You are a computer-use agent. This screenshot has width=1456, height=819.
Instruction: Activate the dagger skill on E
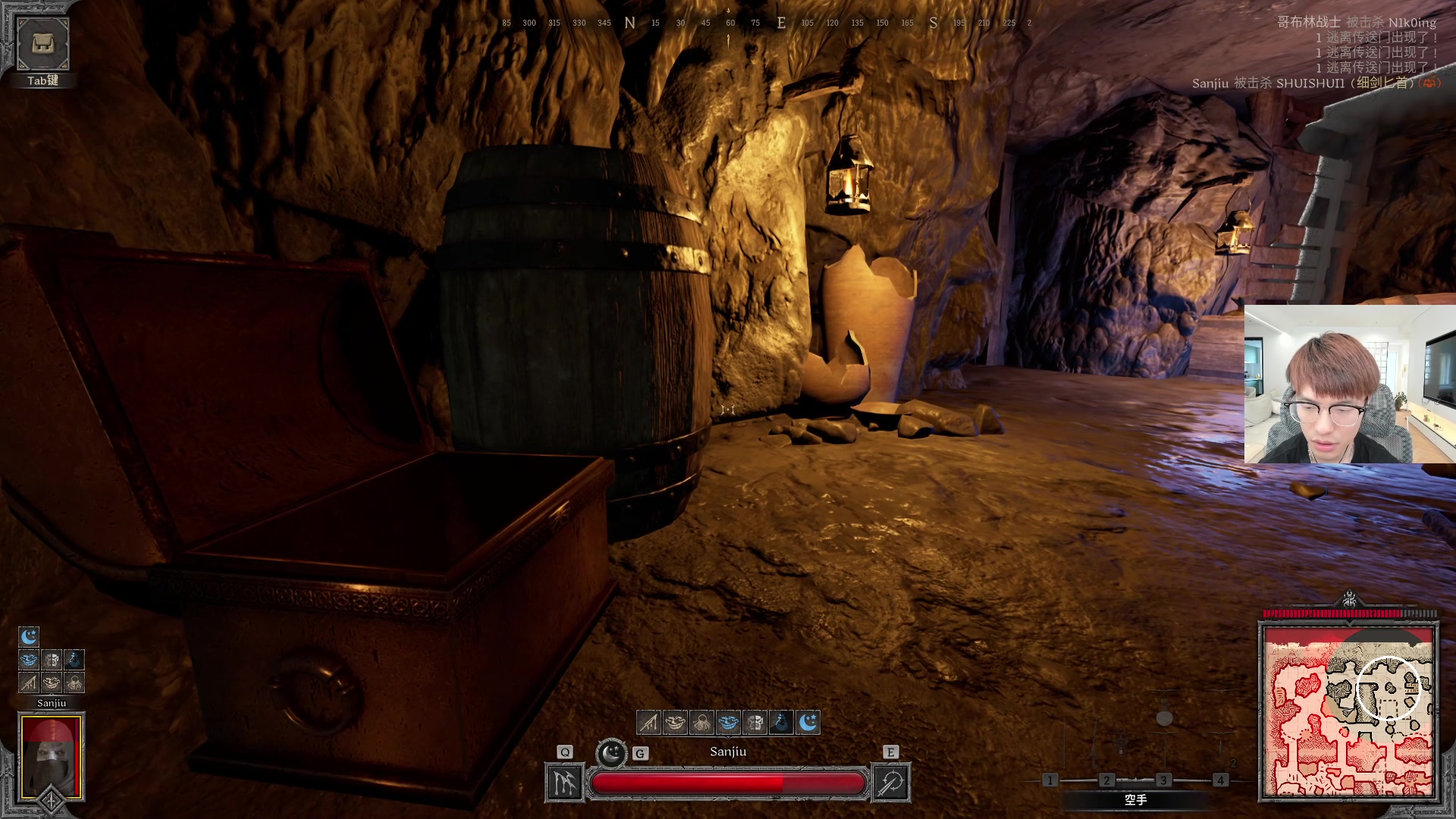point(891,783)
